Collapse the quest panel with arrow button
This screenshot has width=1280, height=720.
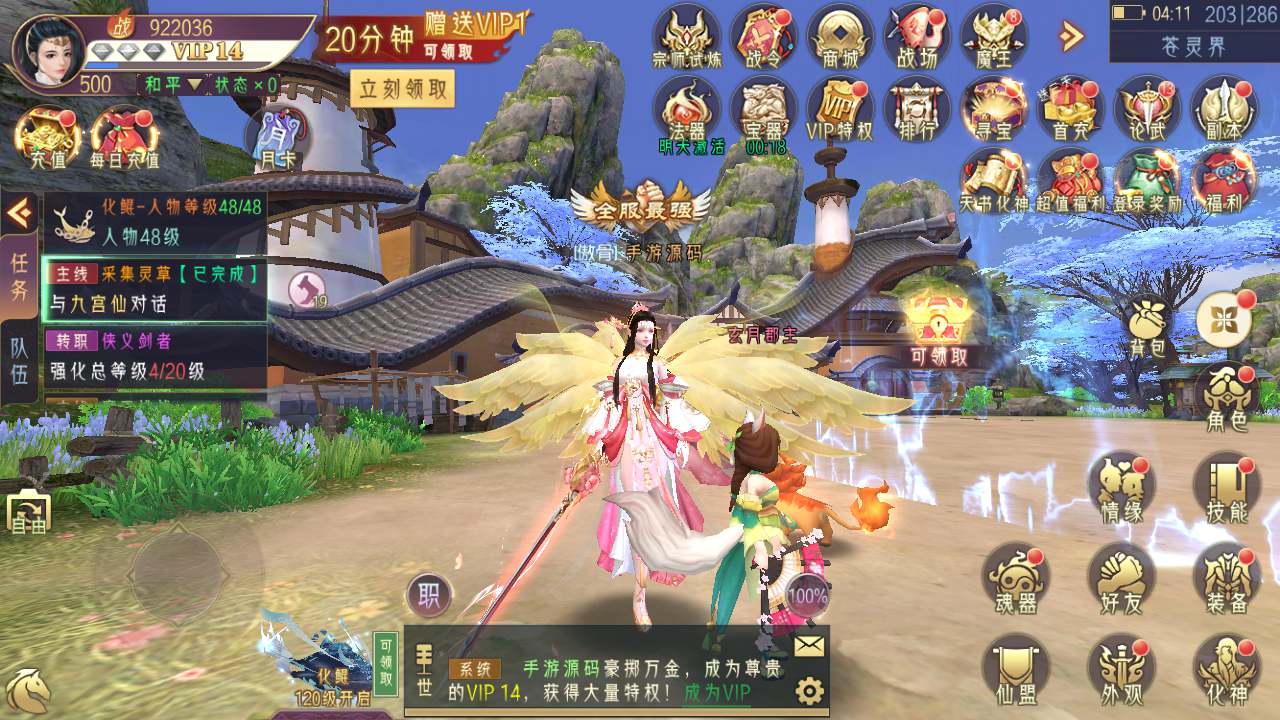[x=19, y=211]
